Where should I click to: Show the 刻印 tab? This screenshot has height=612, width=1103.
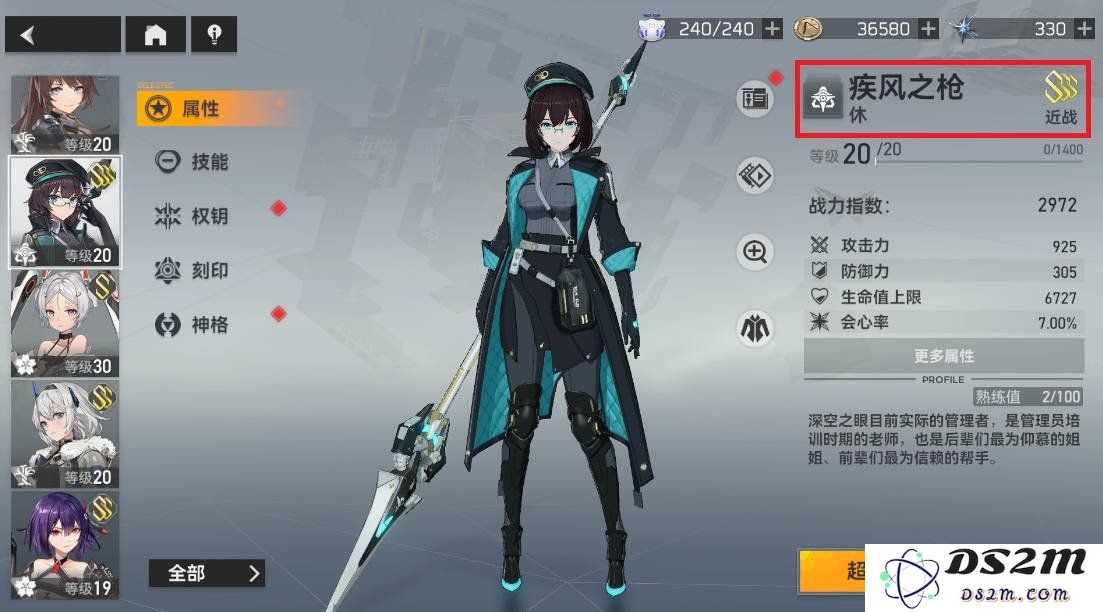click(208, 270)
